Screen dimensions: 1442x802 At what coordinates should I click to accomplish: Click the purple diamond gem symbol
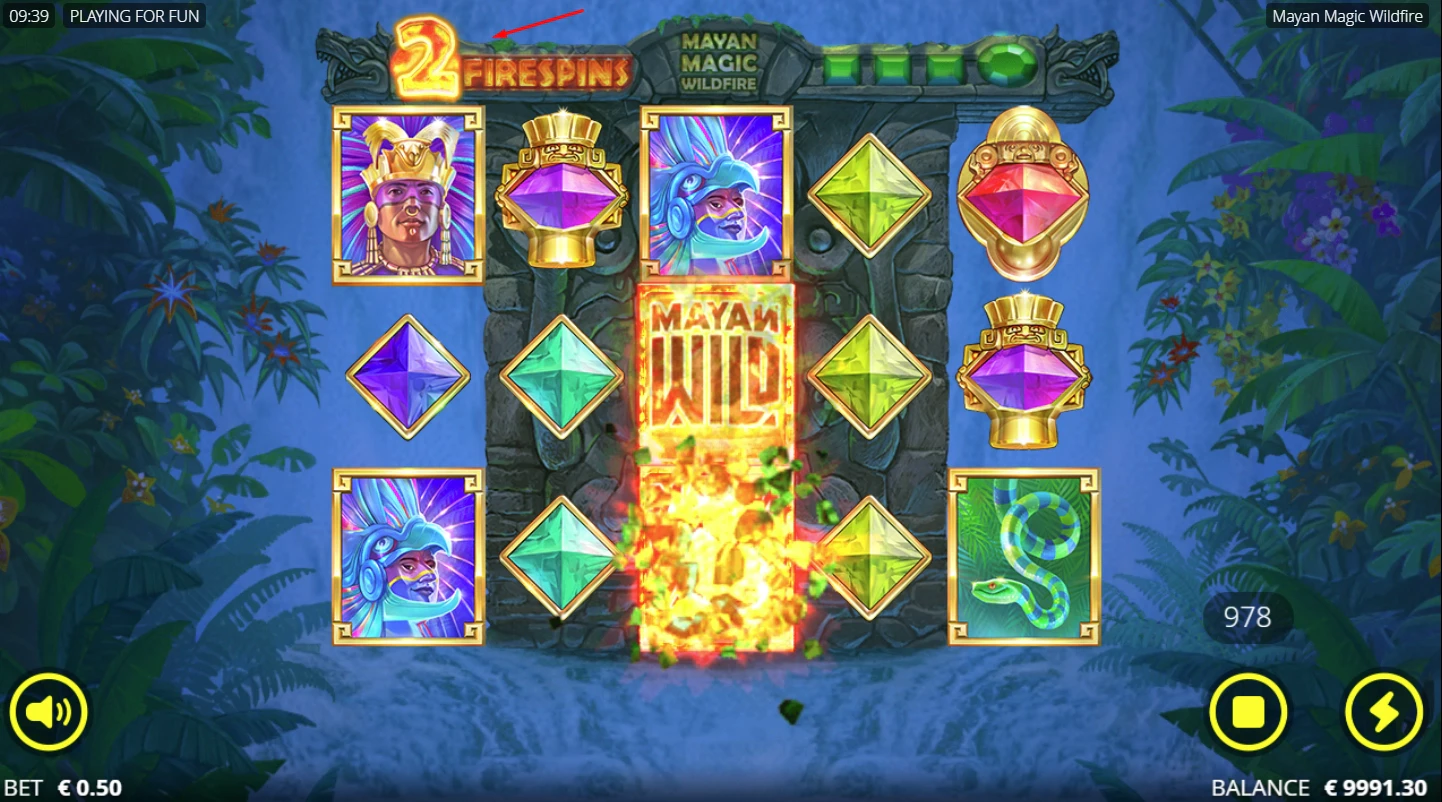(x=408, y=375)
